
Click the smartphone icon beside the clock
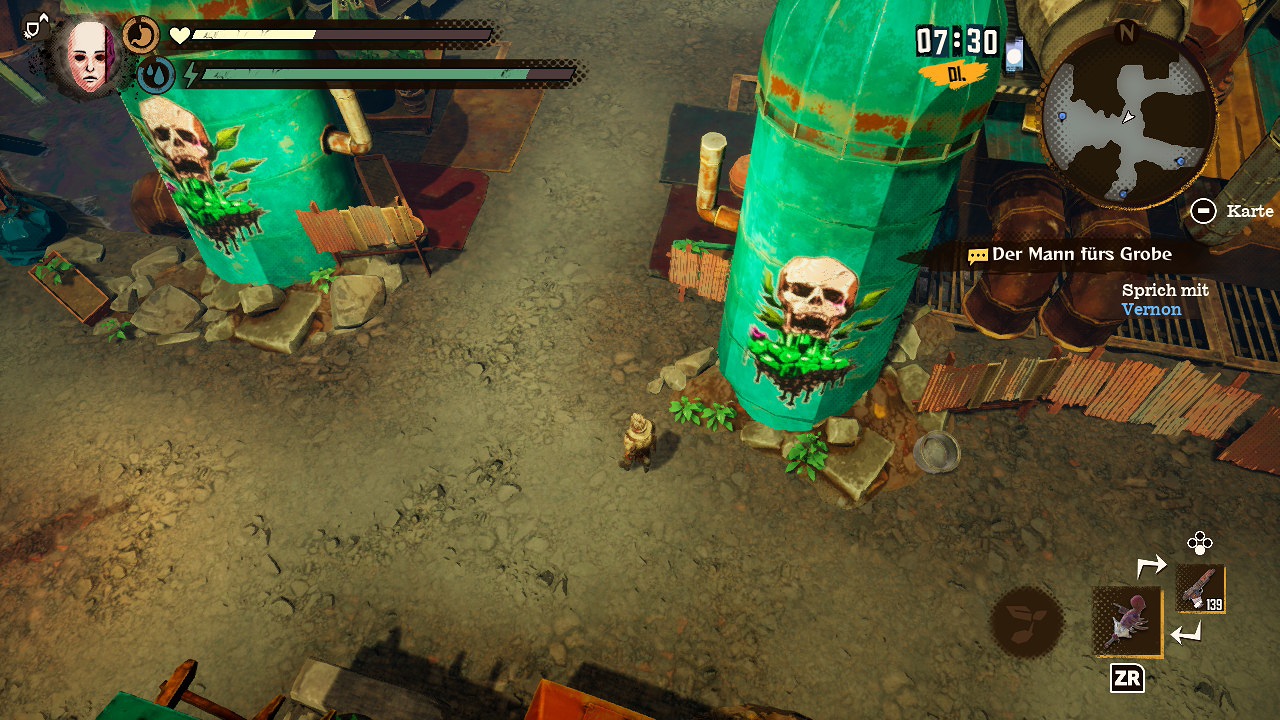(1014, 53)
